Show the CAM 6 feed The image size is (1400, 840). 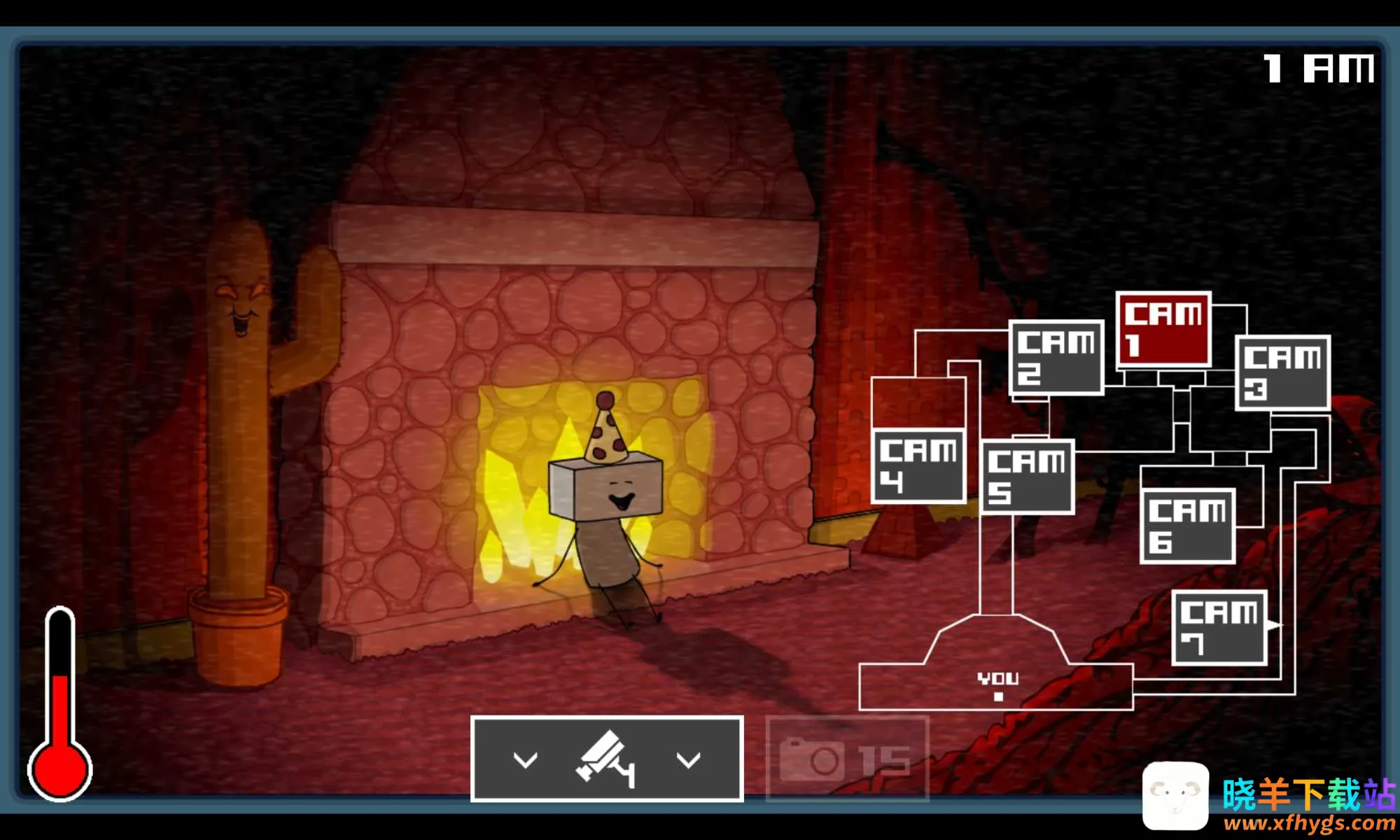click(1187, 526)
